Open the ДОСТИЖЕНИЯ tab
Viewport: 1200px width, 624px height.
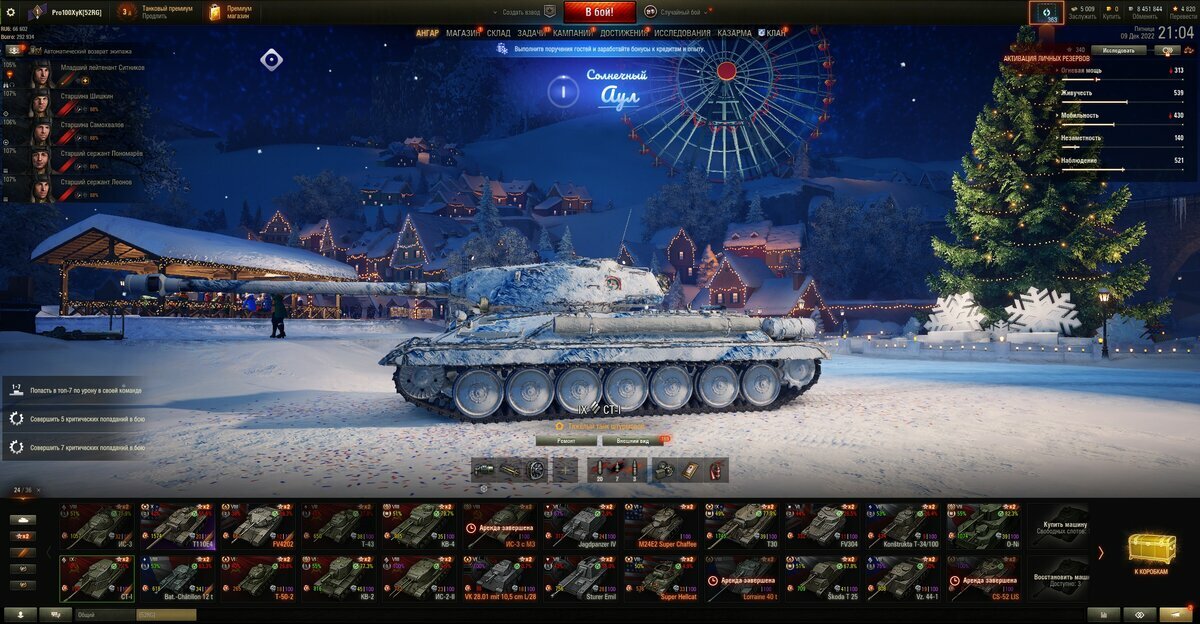623,33
